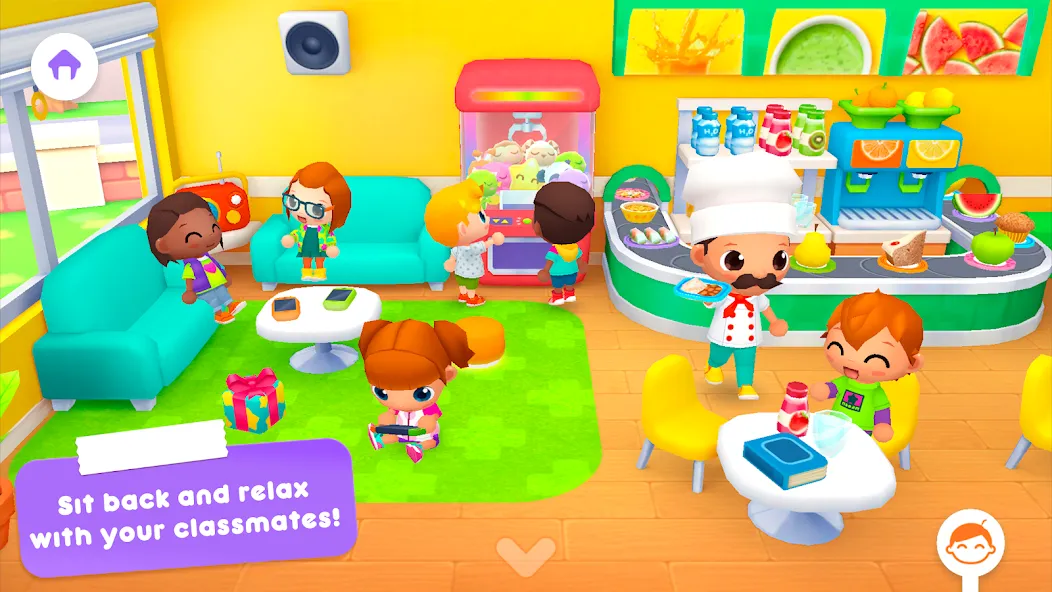Screen dimensions: 1052x592
Task: Expand the bottom down-arrow panel
Action: click(x=525, y=554)
